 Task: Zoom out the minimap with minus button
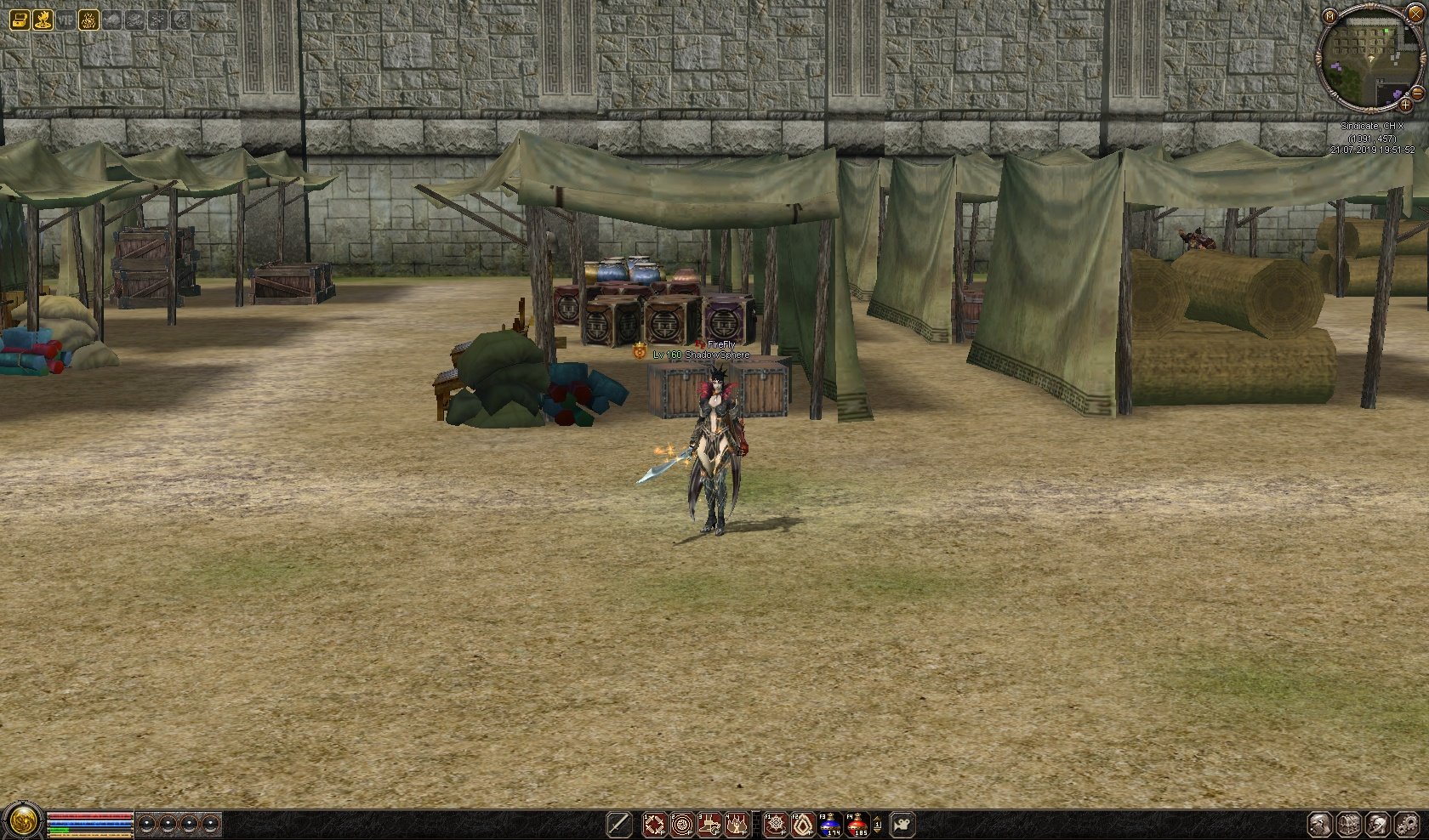coord(1417,92)
